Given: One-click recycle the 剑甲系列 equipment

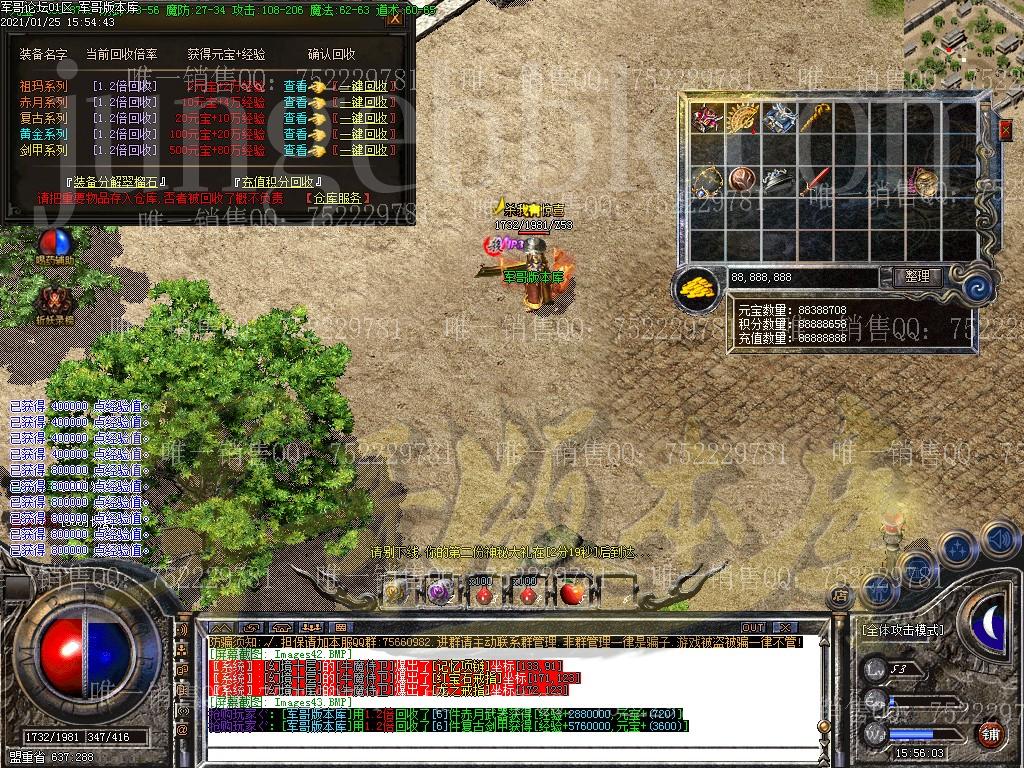Looking at the screenshot, I should [x=362, y=151].
